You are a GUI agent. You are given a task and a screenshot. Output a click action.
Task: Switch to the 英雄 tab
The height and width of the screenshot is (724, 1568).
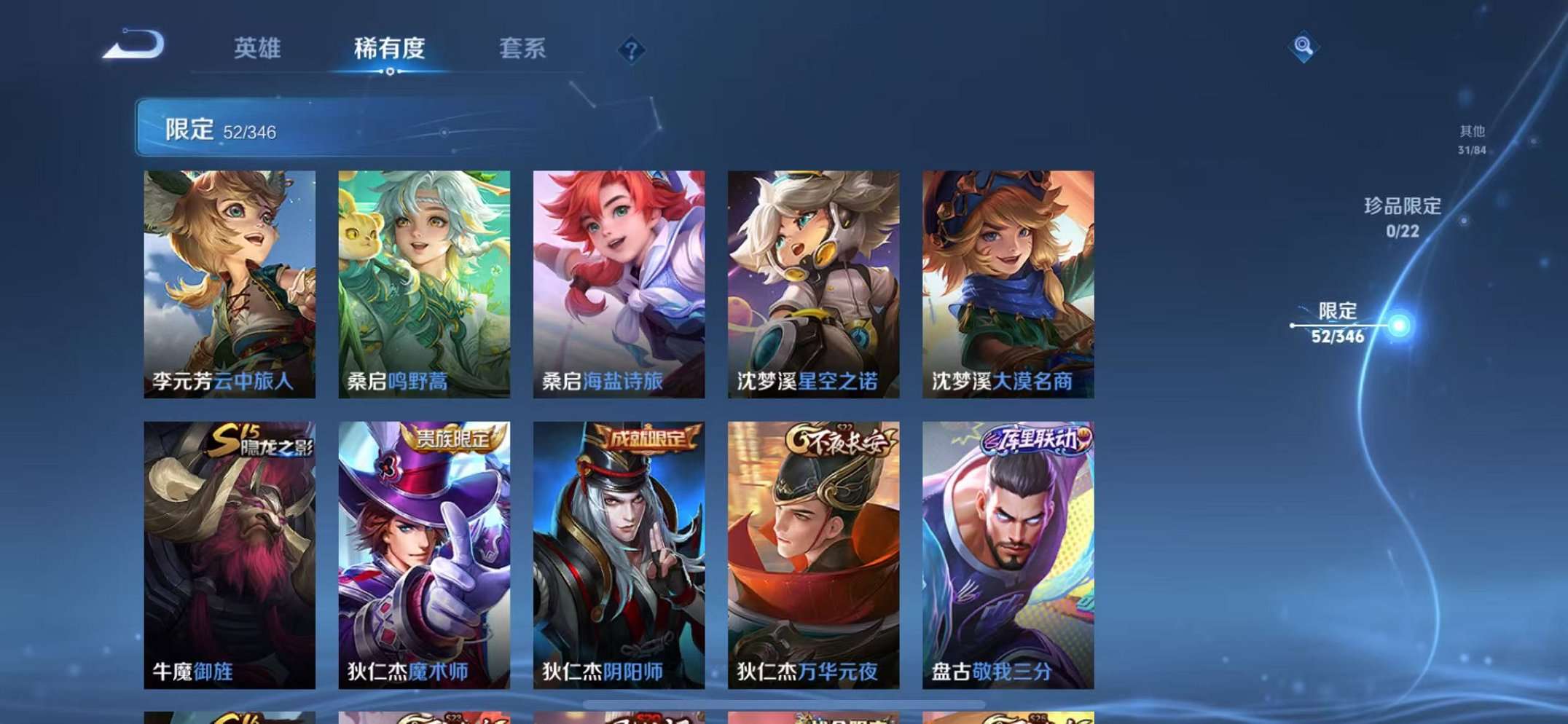pyautogui.click(x=256, y=50)
